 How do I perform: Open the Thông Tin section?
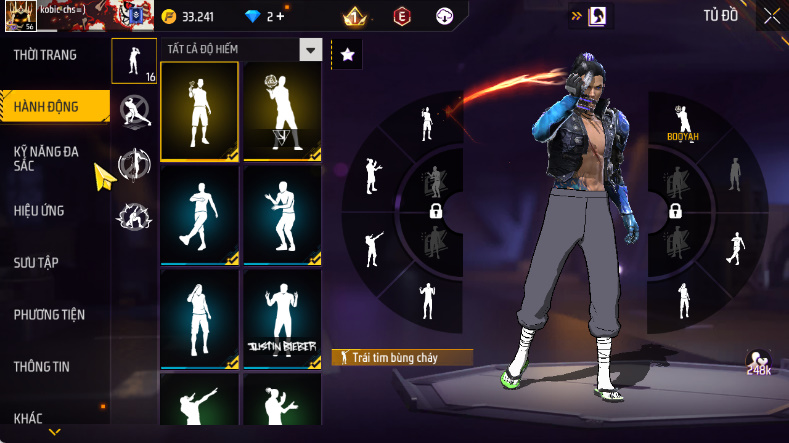pos(42,367)
